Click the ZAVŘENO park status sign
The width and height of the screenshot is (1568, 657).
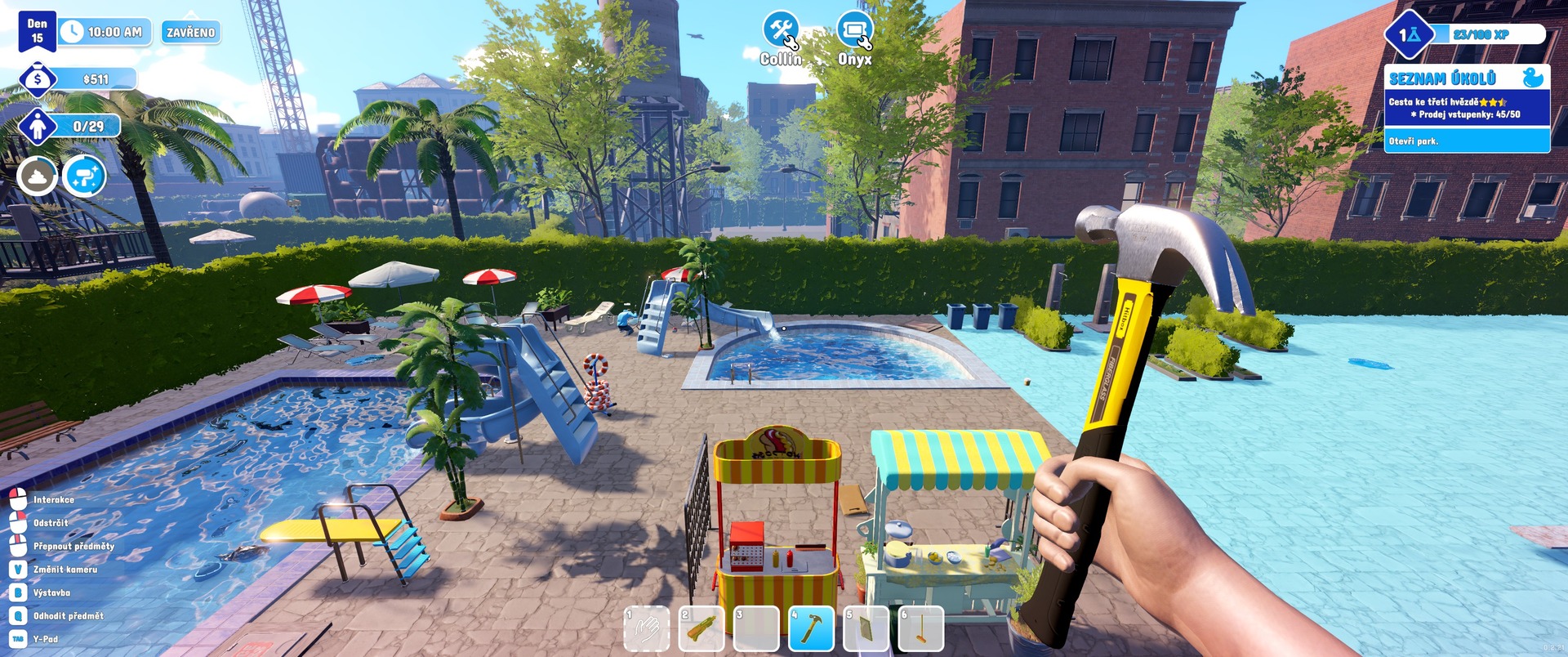(190, 33)
